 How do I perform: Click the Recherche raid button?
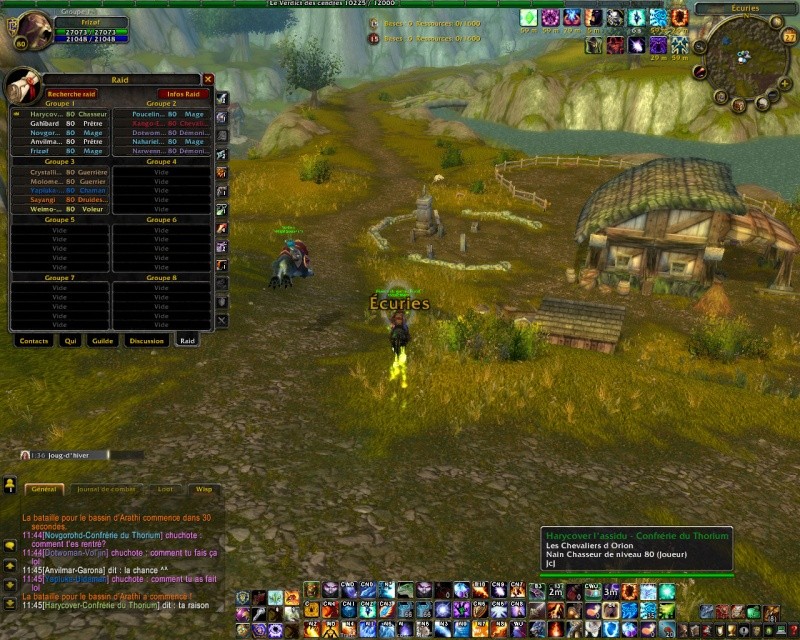point(71,94)
